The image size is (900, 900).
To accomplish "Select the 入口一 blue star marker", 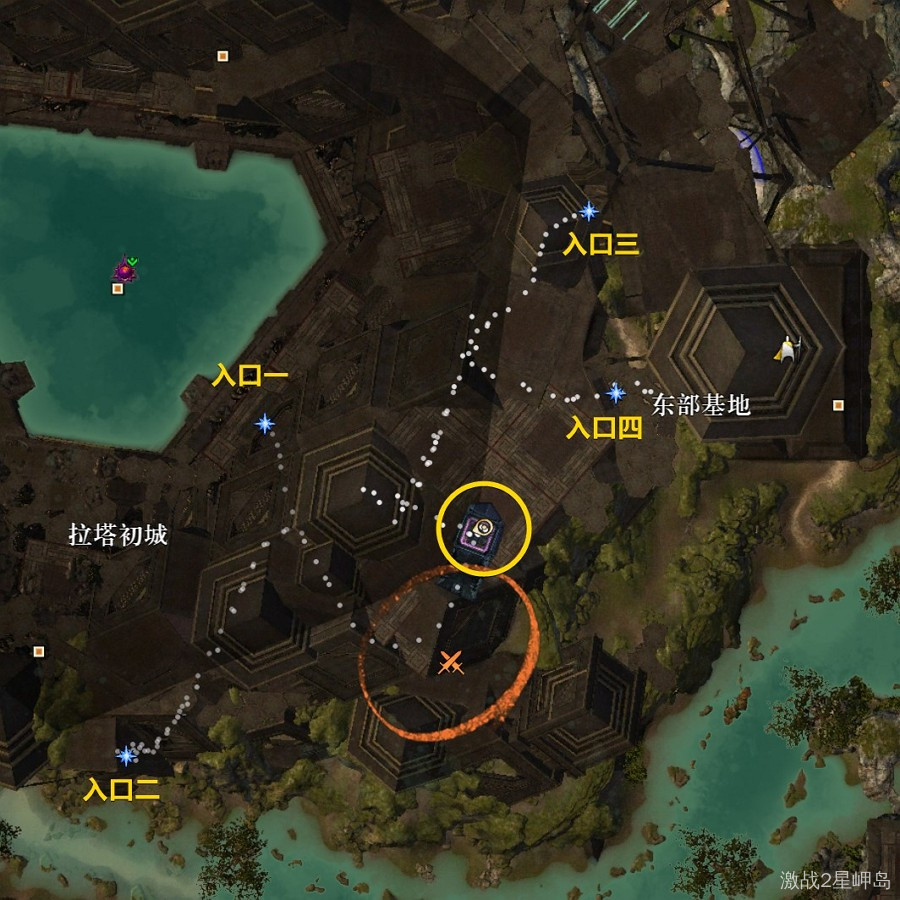I will [265, 424].
